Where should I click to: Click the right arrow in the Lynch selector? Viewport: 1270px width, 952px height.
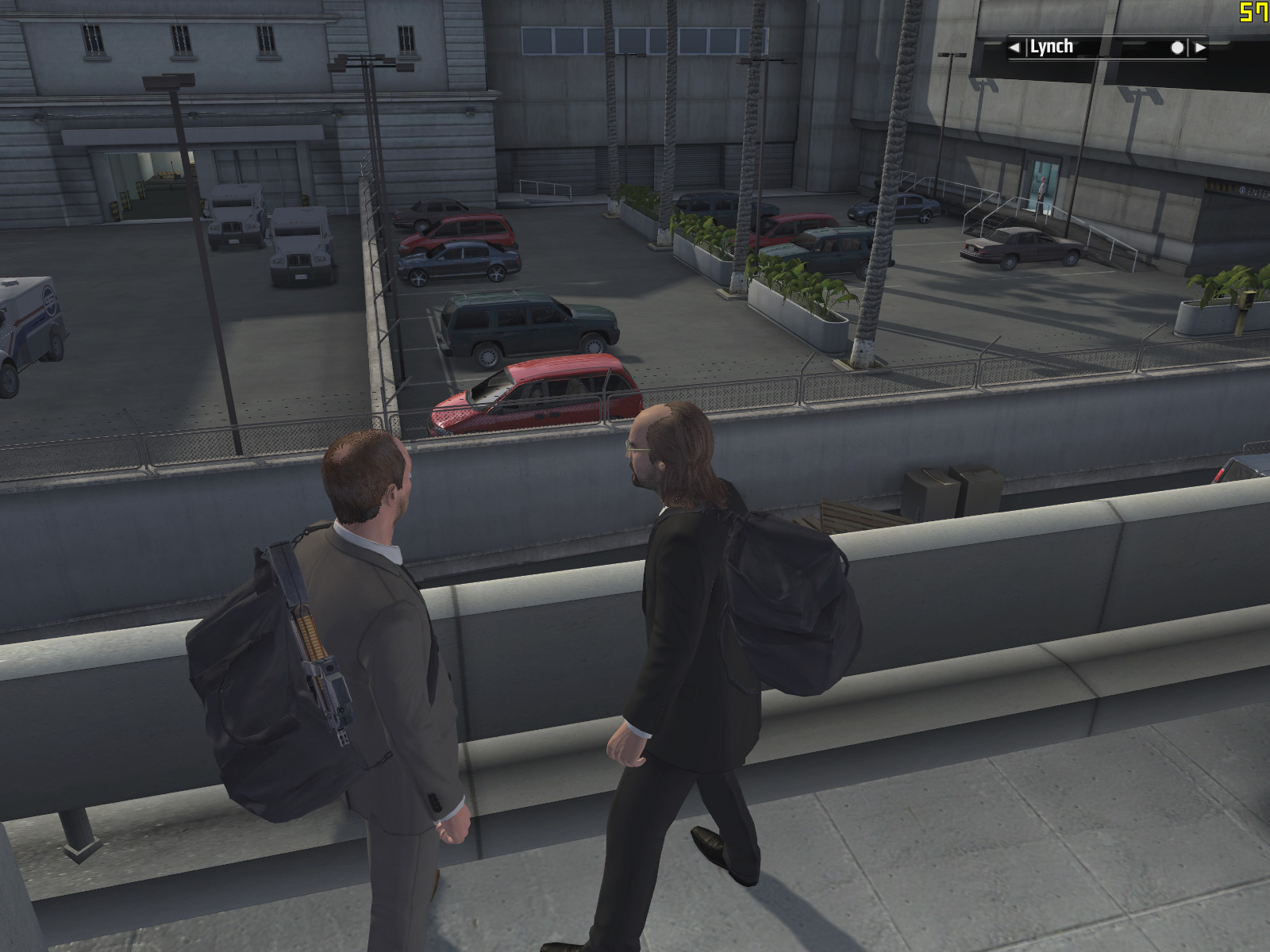1200,48
